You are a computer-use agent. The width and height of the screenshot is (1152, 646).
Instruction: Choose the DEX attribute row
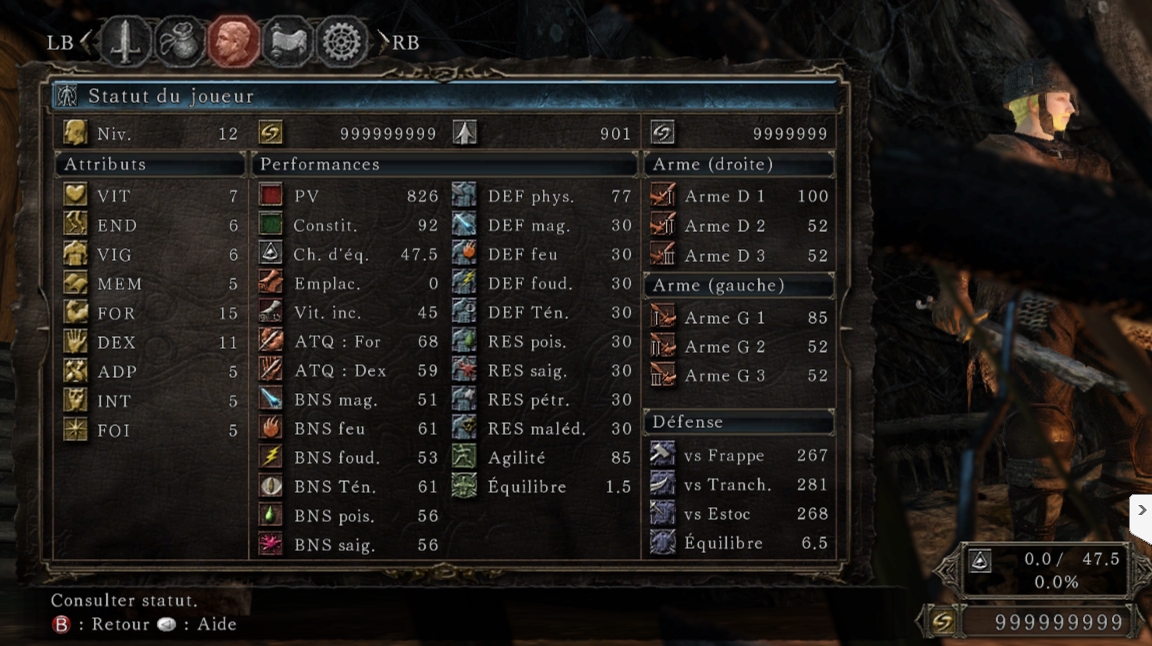[150, 342]
